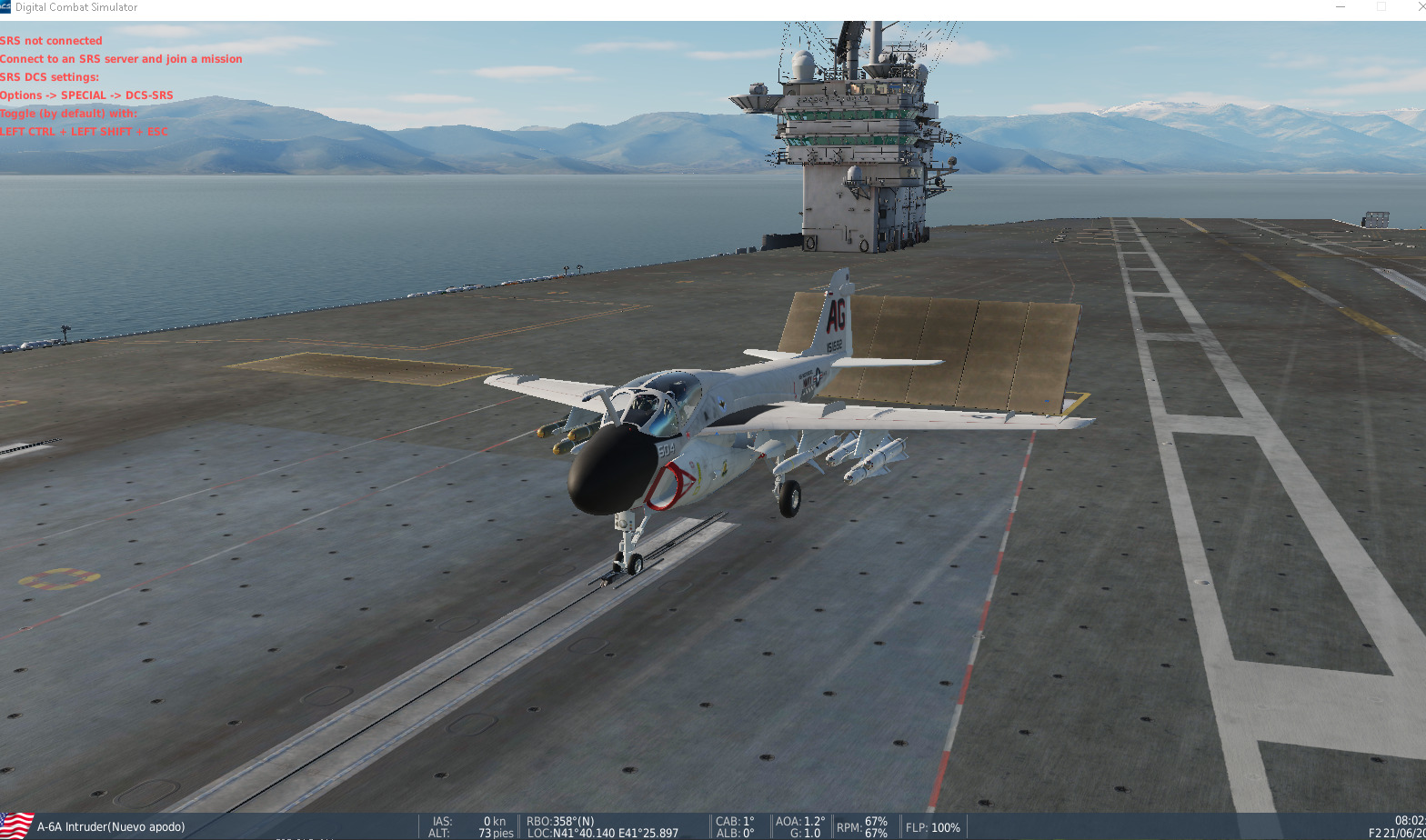Click the LEFT CTRL + LEFT SHIFT + ESC hint
Viewport: 1426px width, 840px height.
84,131
